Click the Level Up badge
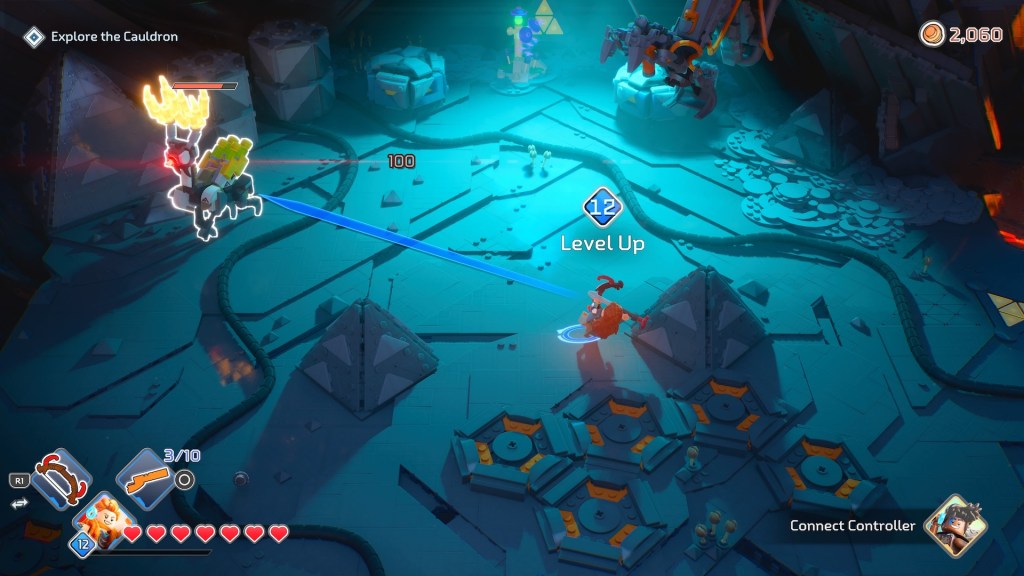The image size is (1024, 576). pyautogui.click(x=602, y=209)
